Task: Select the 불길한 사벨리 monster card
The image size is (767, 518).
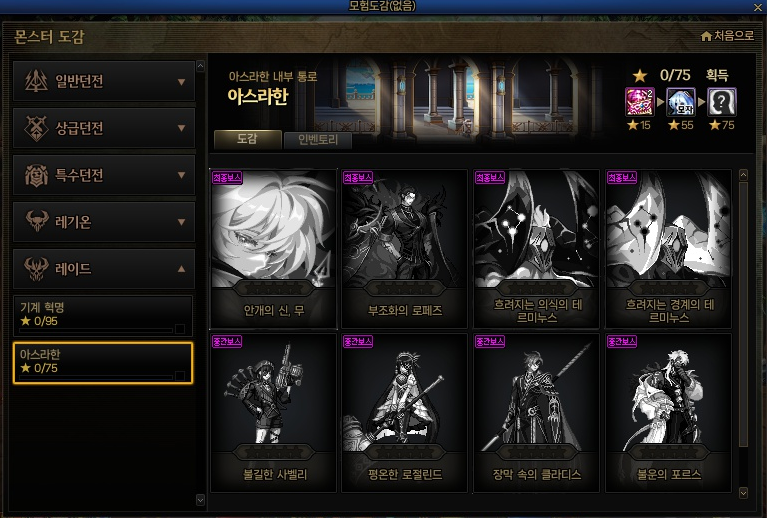Action: click(x=273, y=411)
